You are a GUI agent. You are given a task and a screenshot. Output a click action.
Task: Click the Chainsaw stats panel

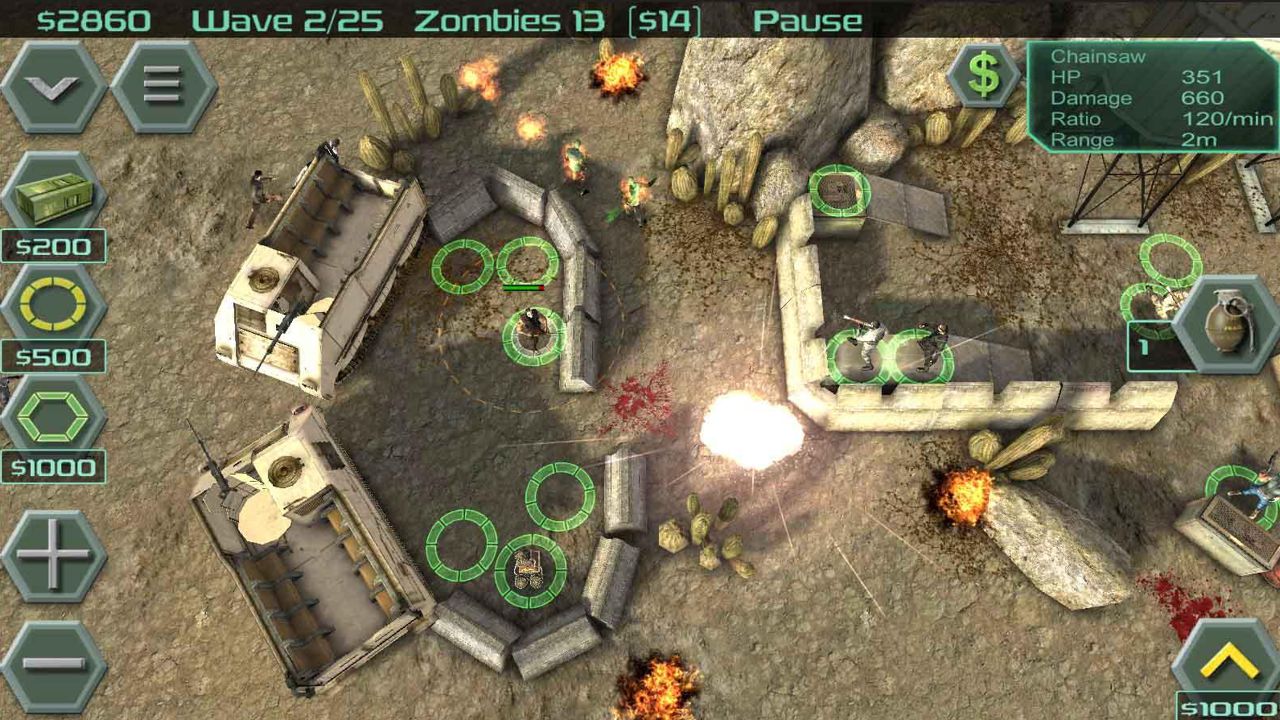coord(1150,98)
